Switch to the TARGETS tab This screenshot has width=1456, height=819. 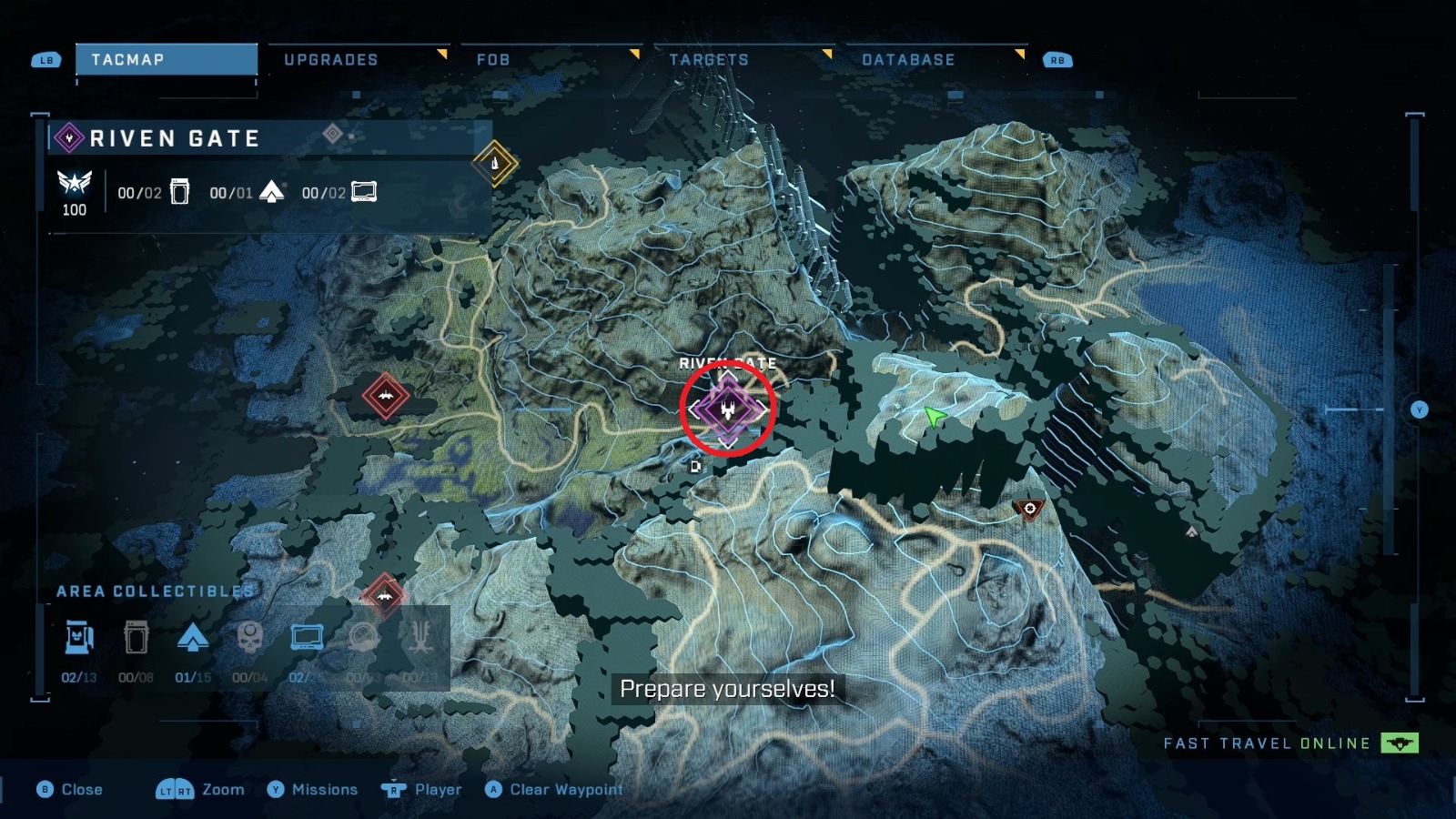click(x=710, y=59)
